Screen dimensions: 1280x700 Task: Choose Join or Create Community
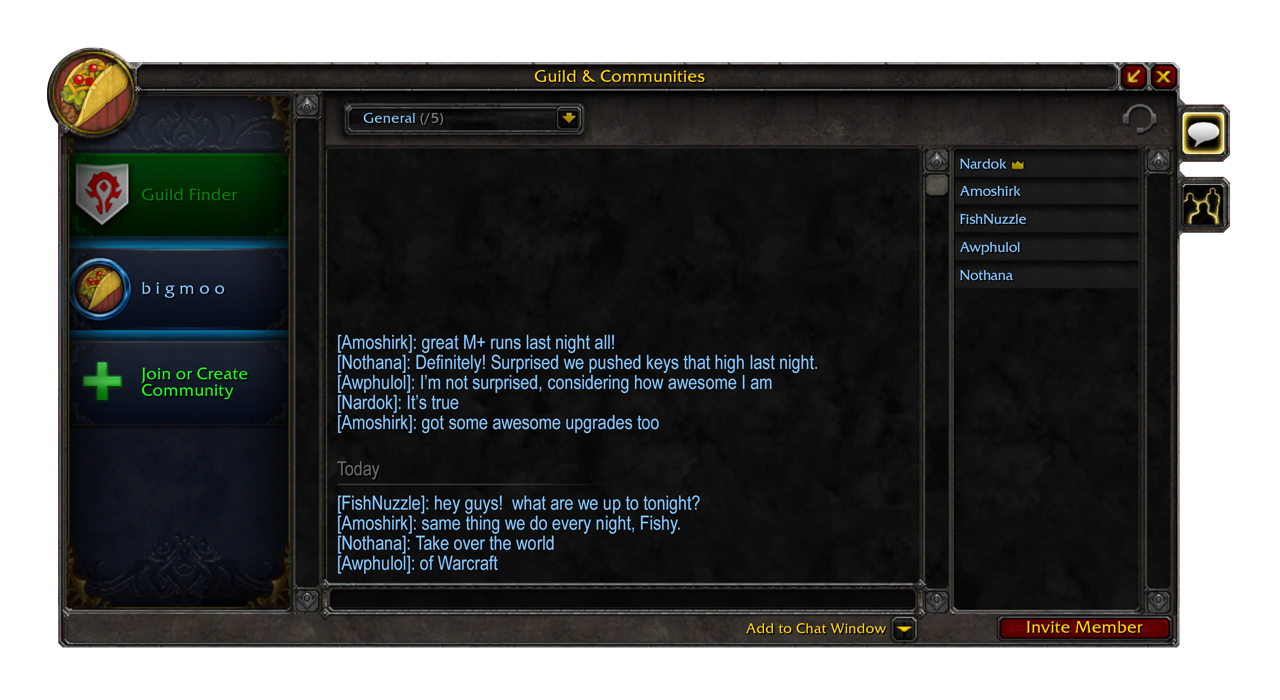click(x=180, y=382)
